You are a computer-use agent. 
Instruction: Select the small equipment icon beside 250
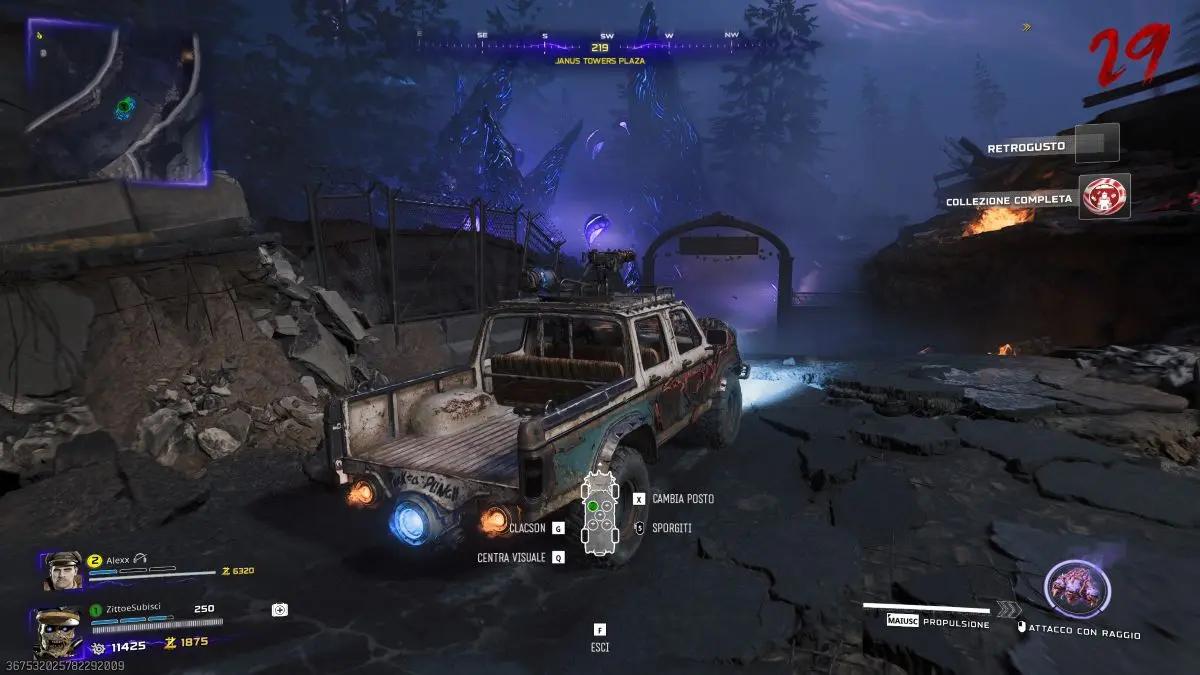(280, 609)
